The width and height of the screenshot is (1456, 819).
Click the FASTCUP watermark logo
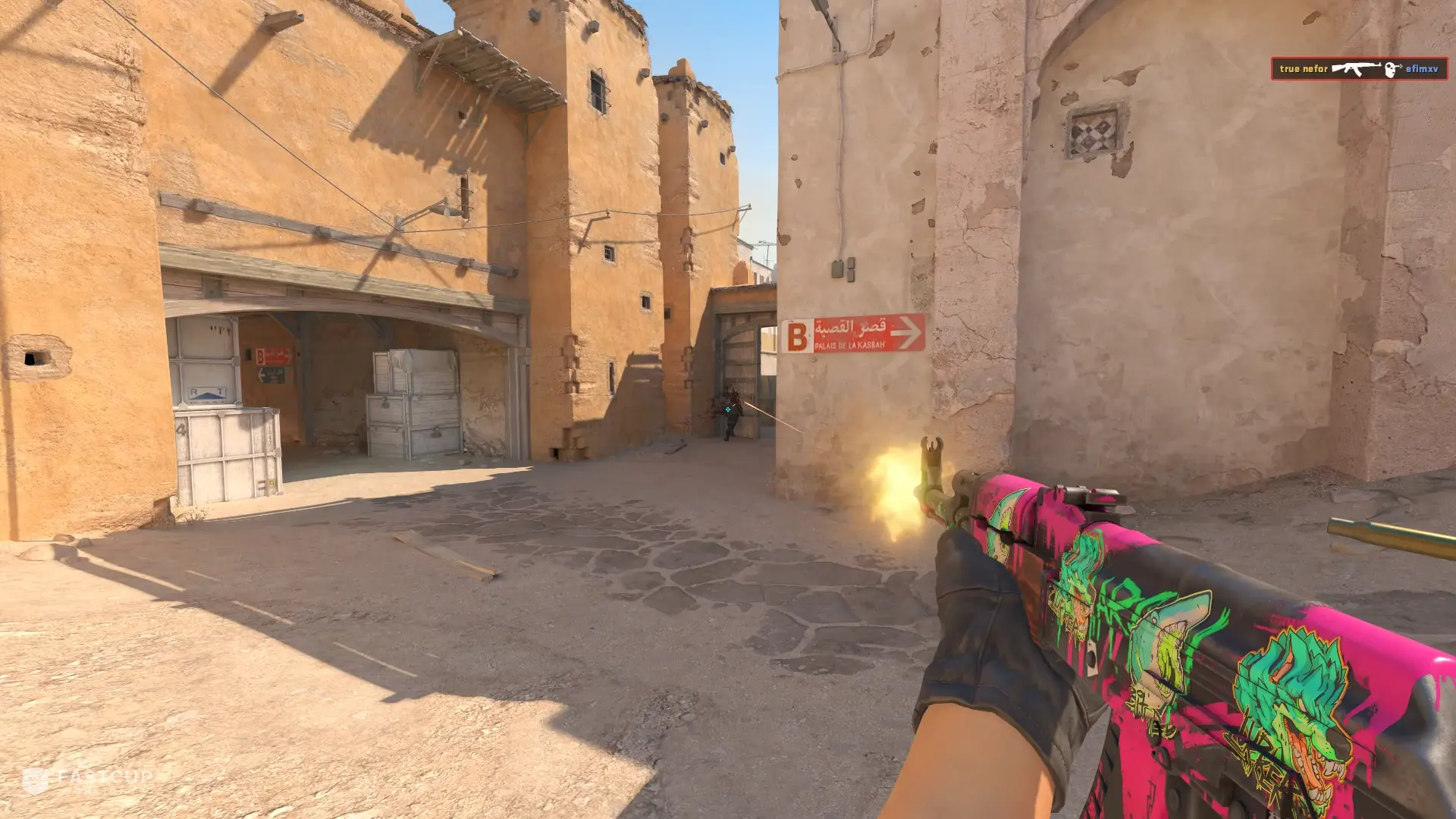pos(87,780)
